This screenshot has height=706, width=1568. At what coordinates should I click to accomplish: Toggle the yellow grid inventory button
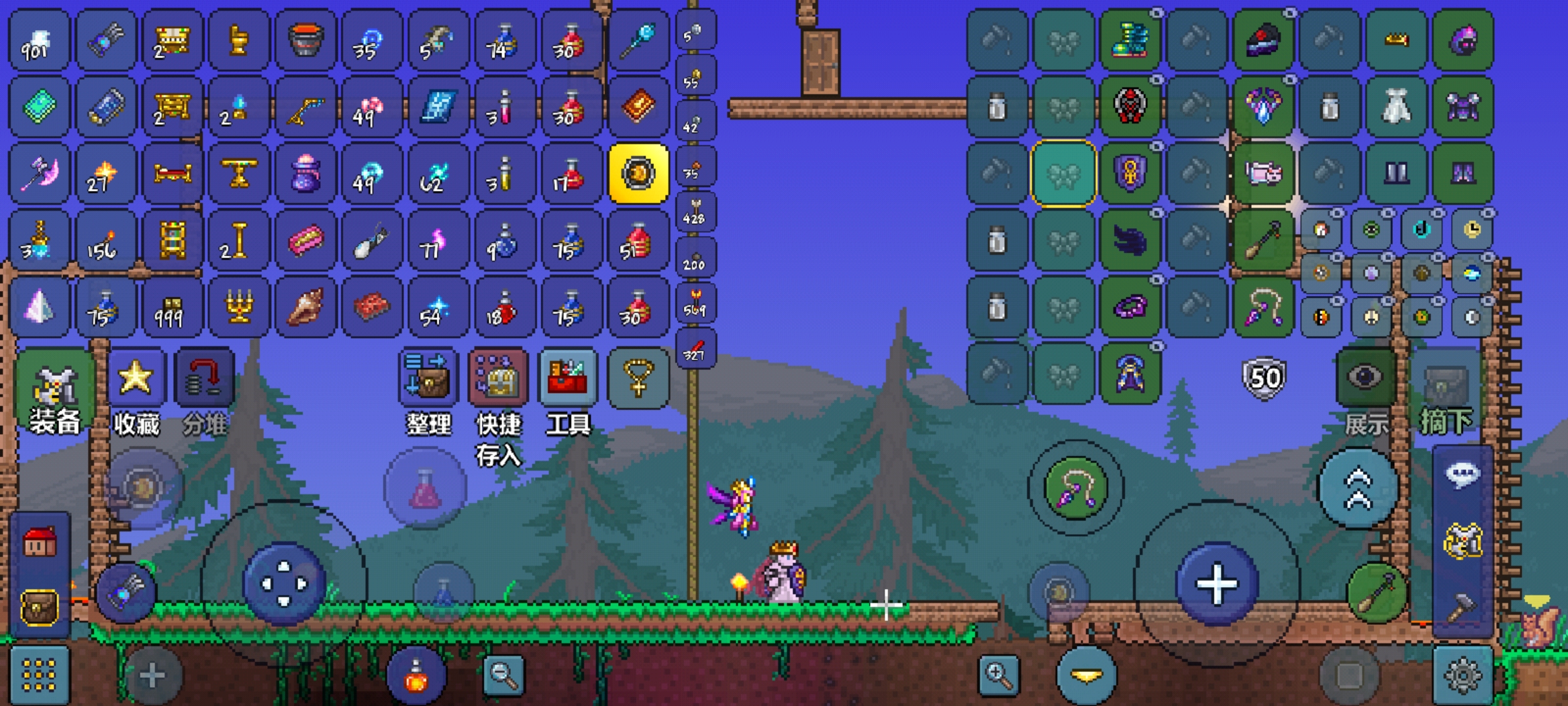[39, 675]
